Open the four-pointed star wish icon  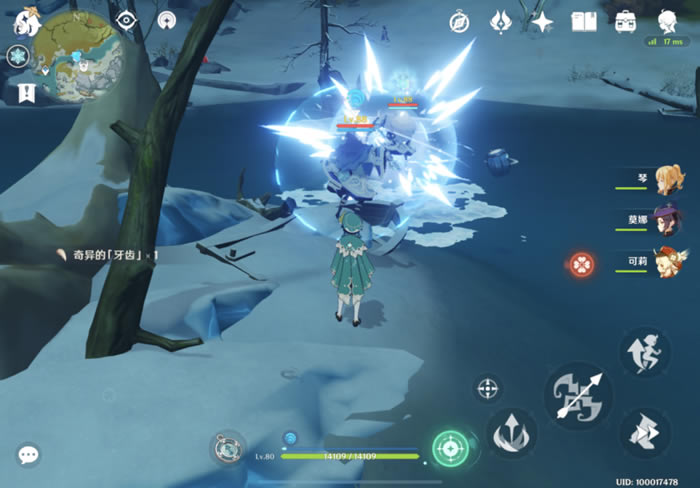(542, 22)
